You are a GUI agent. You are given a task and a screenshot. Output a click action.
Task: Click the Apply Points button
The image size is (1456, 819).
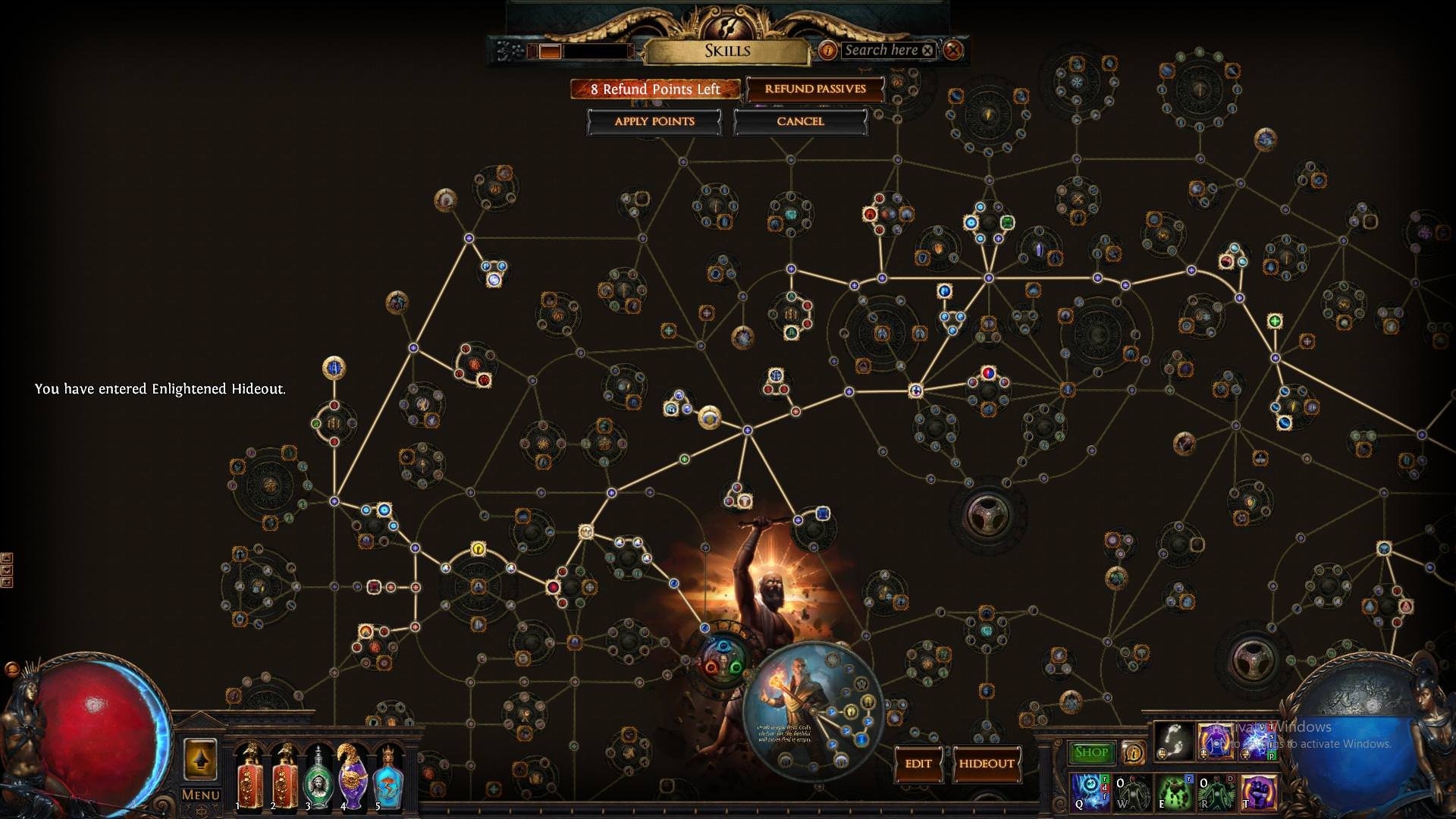pos(654,121)
